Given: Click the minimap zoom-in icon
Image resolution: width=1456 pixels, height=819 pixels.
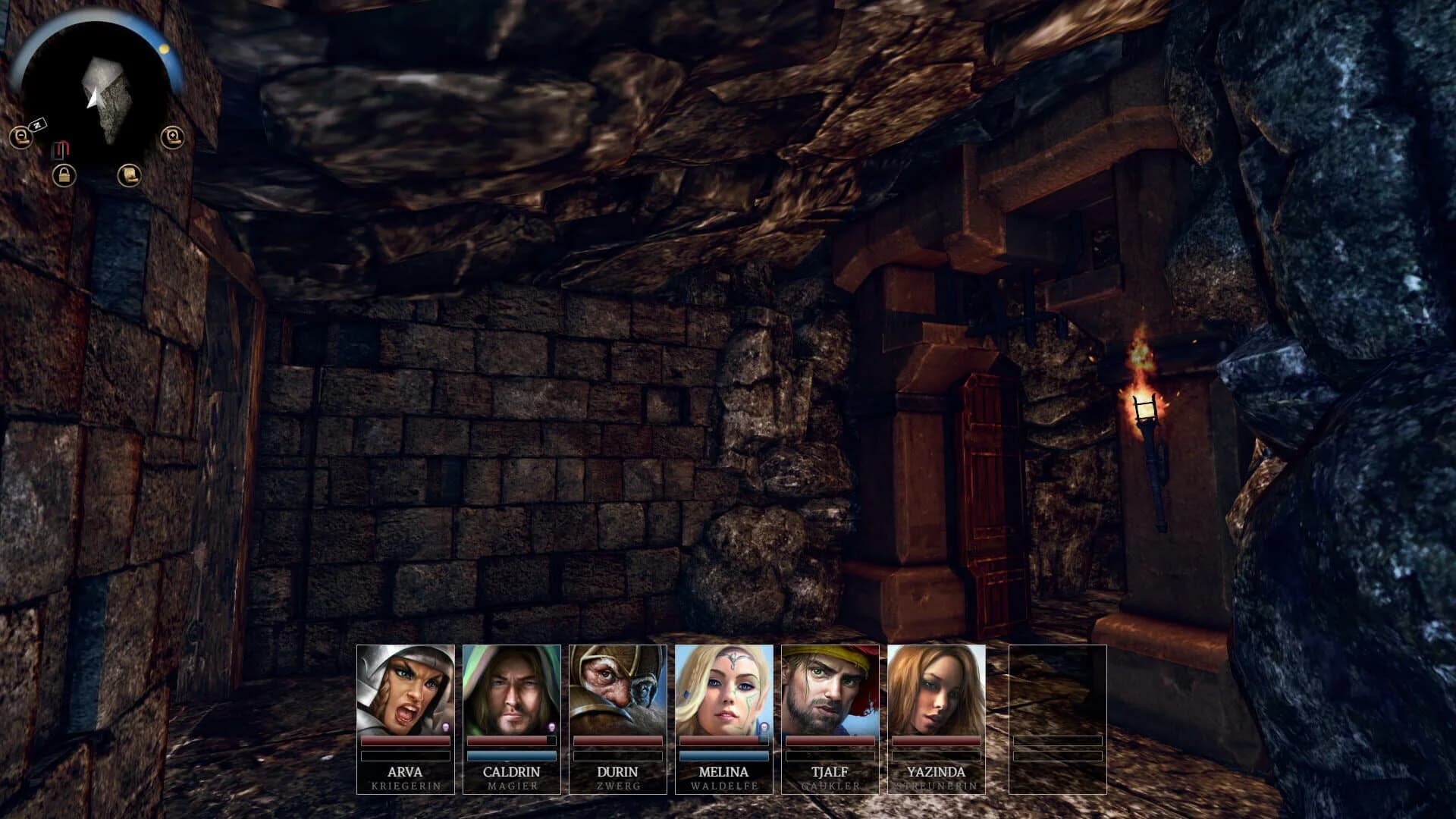Looking at the screenshot, I should [172, 136].
